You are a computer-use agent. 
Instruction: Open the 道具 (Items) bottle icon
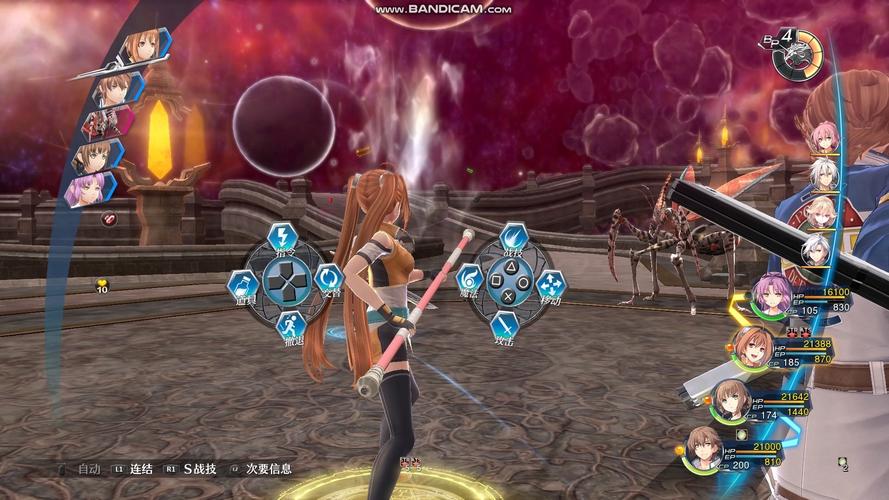(x=242, y=286)
